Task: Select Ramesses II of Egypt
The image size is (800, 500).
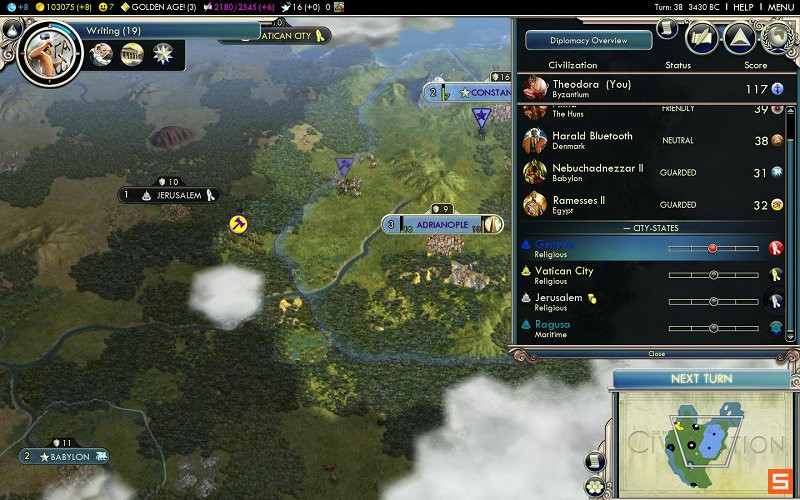Action: click(578, 204)
